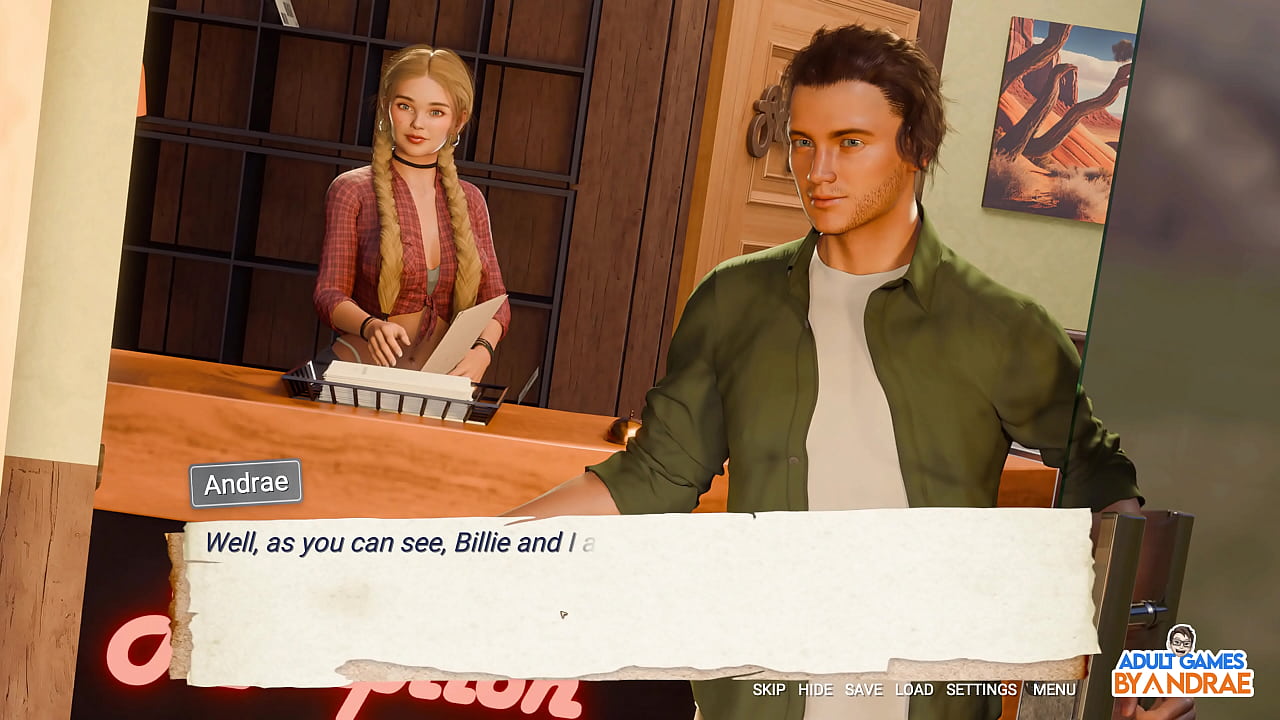The height and width of the screenshot is (720, 1280).
Task: Hide the dialogue interface with HIDE
Action: [x=815, y=689]
